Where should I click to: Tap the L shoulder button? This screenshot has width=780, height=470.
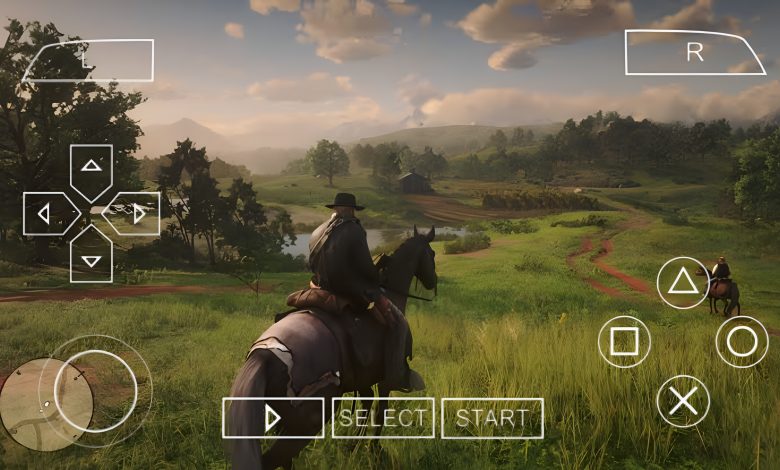point(90,60)
